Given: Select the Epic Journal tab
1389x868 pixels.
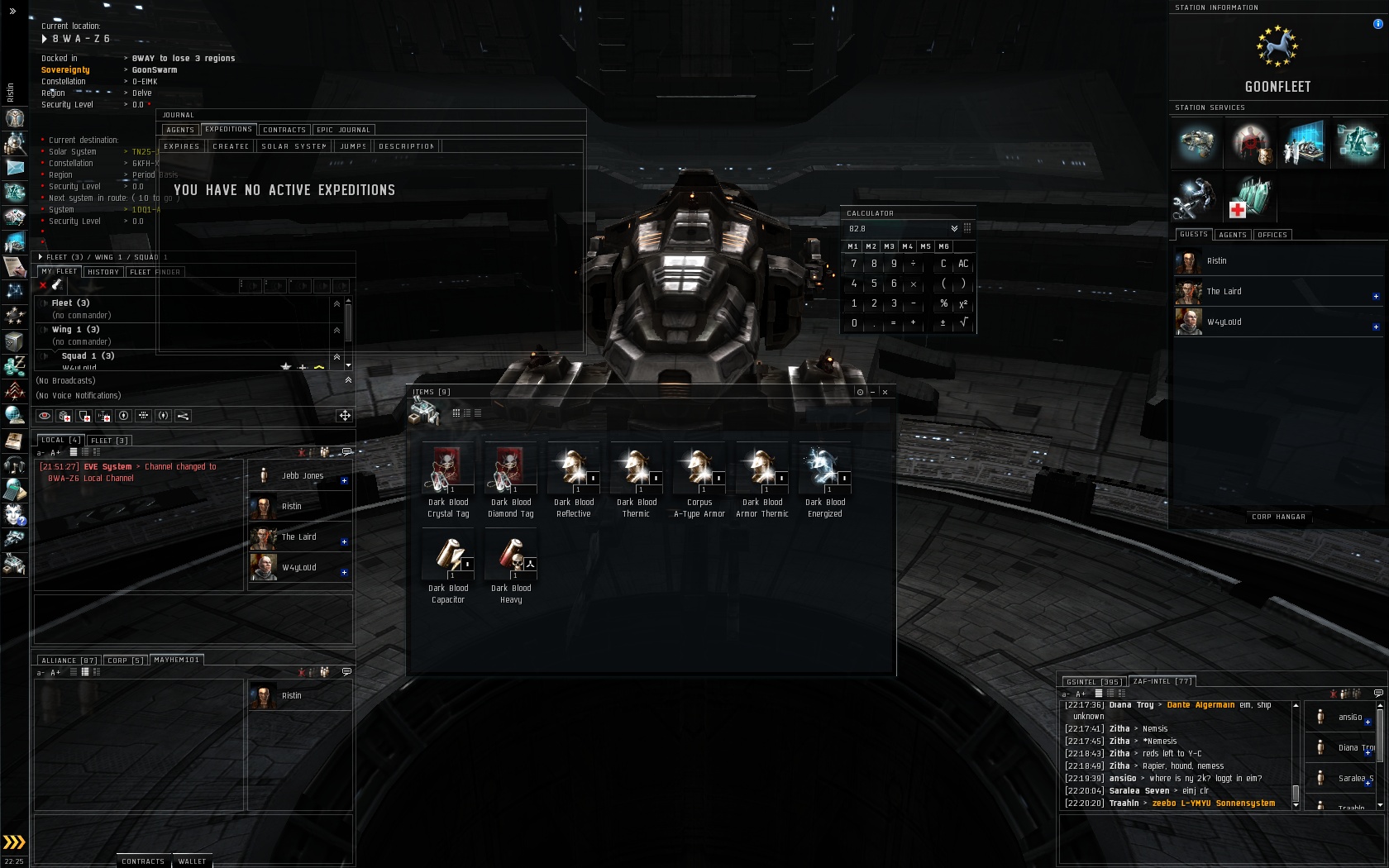Looking at the screenshot, I should point(343,130).
